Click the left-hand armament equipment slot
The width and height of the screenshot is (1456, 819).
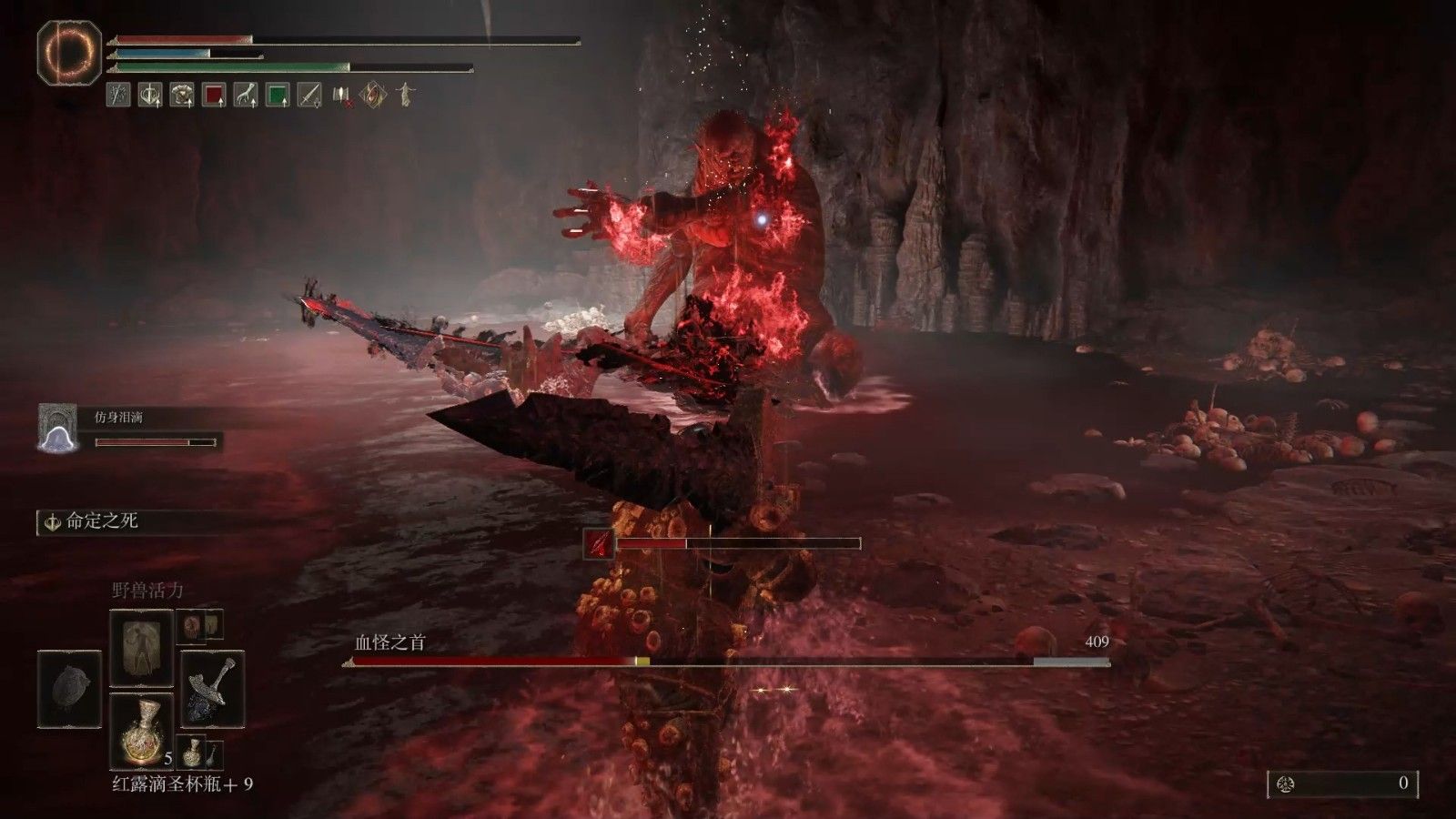tap(70, 689)
